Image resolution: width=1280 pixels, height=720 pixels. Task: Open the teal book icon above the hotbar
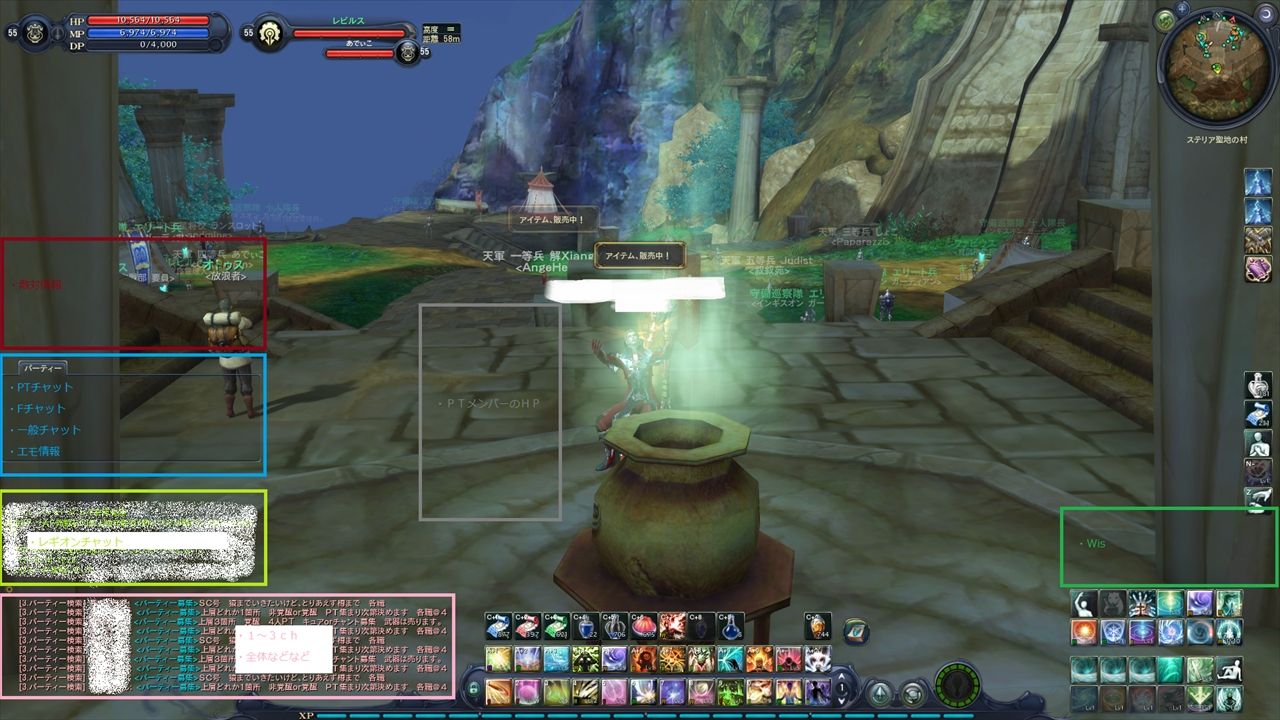(856, 630)
